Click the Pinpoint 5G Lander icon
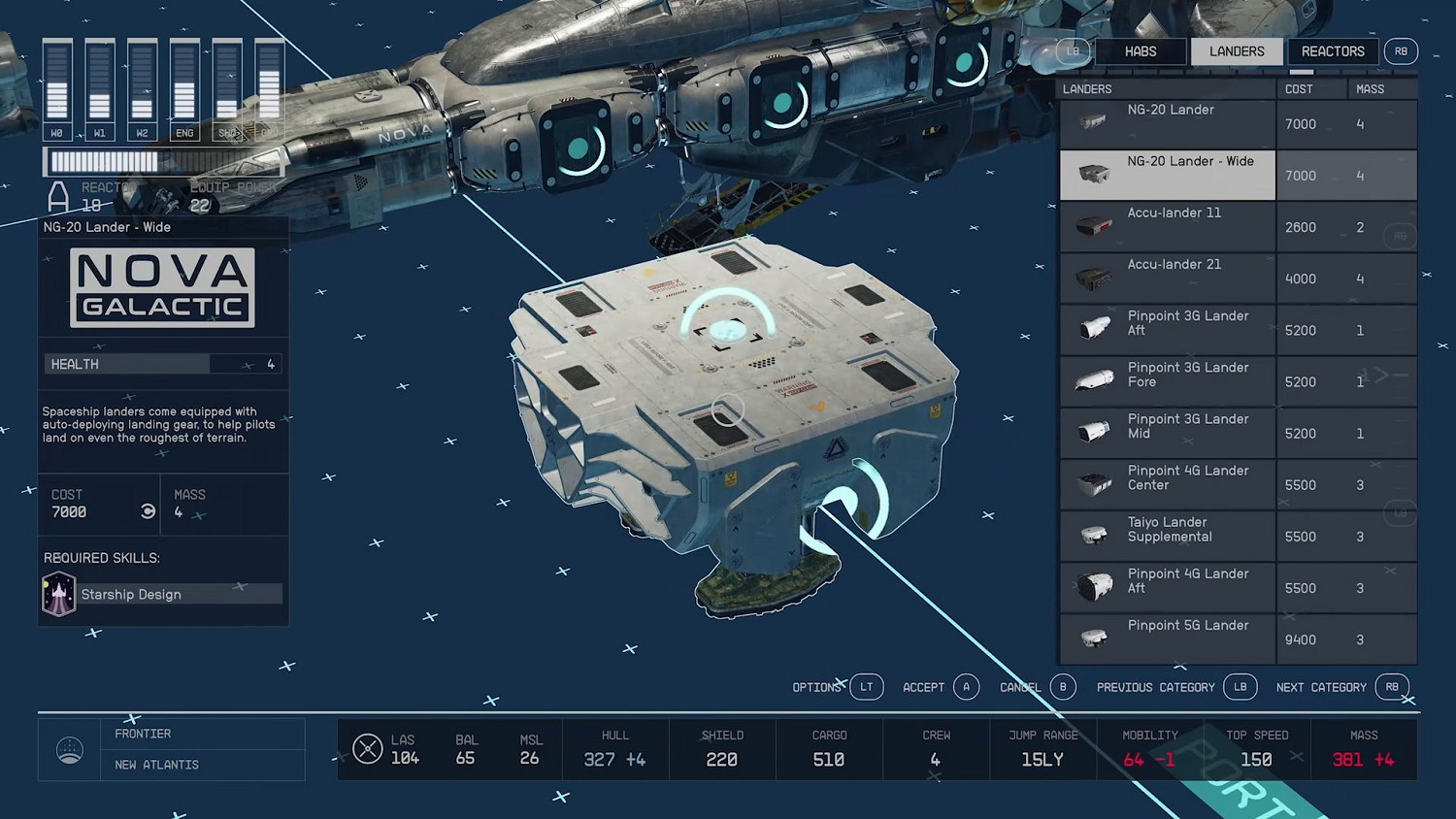 [x=1093, y=638]
